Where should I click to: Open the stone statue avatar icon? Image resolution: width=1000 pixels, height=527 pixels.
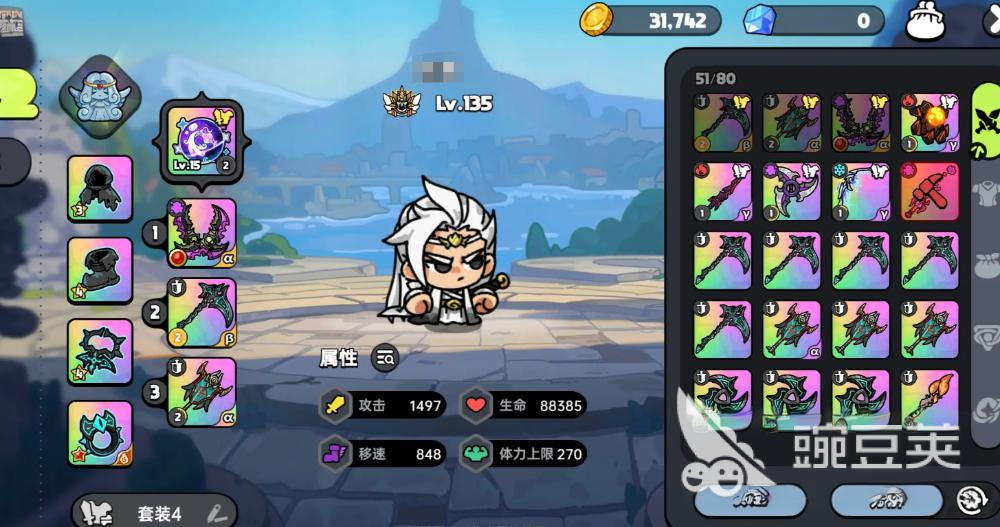[97, 89]
